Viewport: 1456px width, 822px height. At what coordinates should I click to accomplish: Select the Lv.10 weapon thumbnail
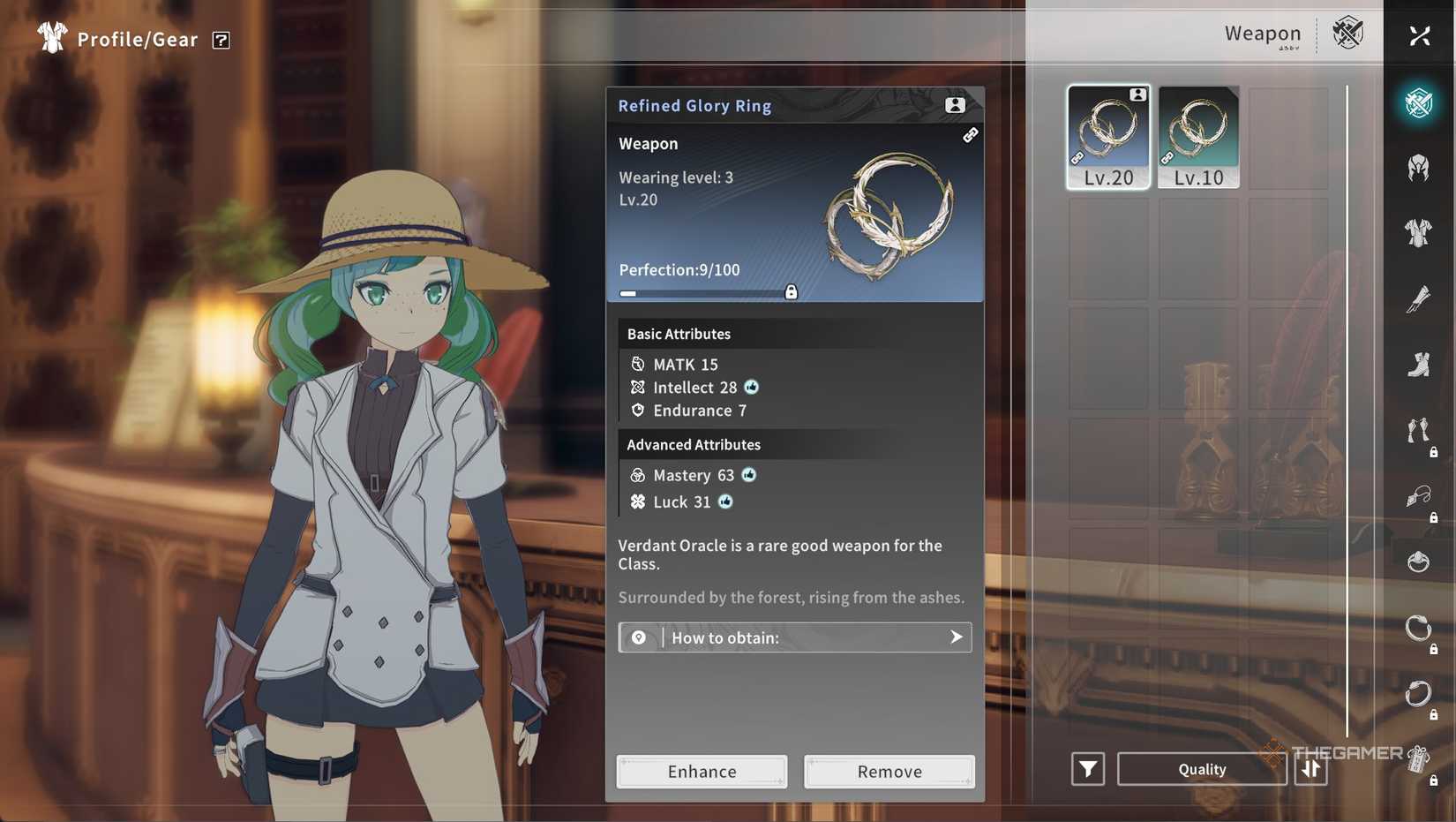[x=1197, y=137]
